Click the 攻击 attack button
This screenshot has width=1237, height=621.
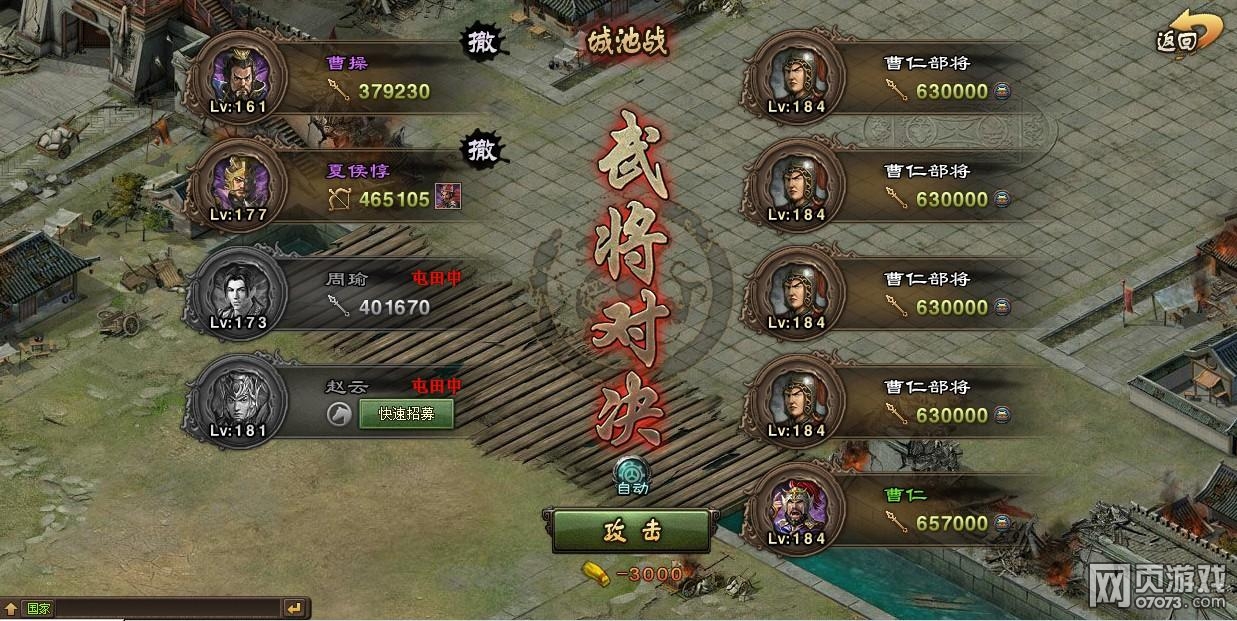coord(632,531)
